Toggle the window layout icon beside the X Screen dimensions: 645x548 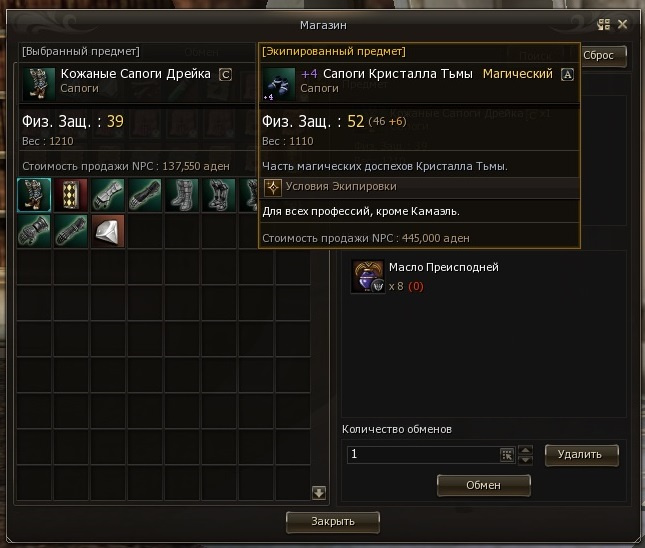tap(603, 24)
